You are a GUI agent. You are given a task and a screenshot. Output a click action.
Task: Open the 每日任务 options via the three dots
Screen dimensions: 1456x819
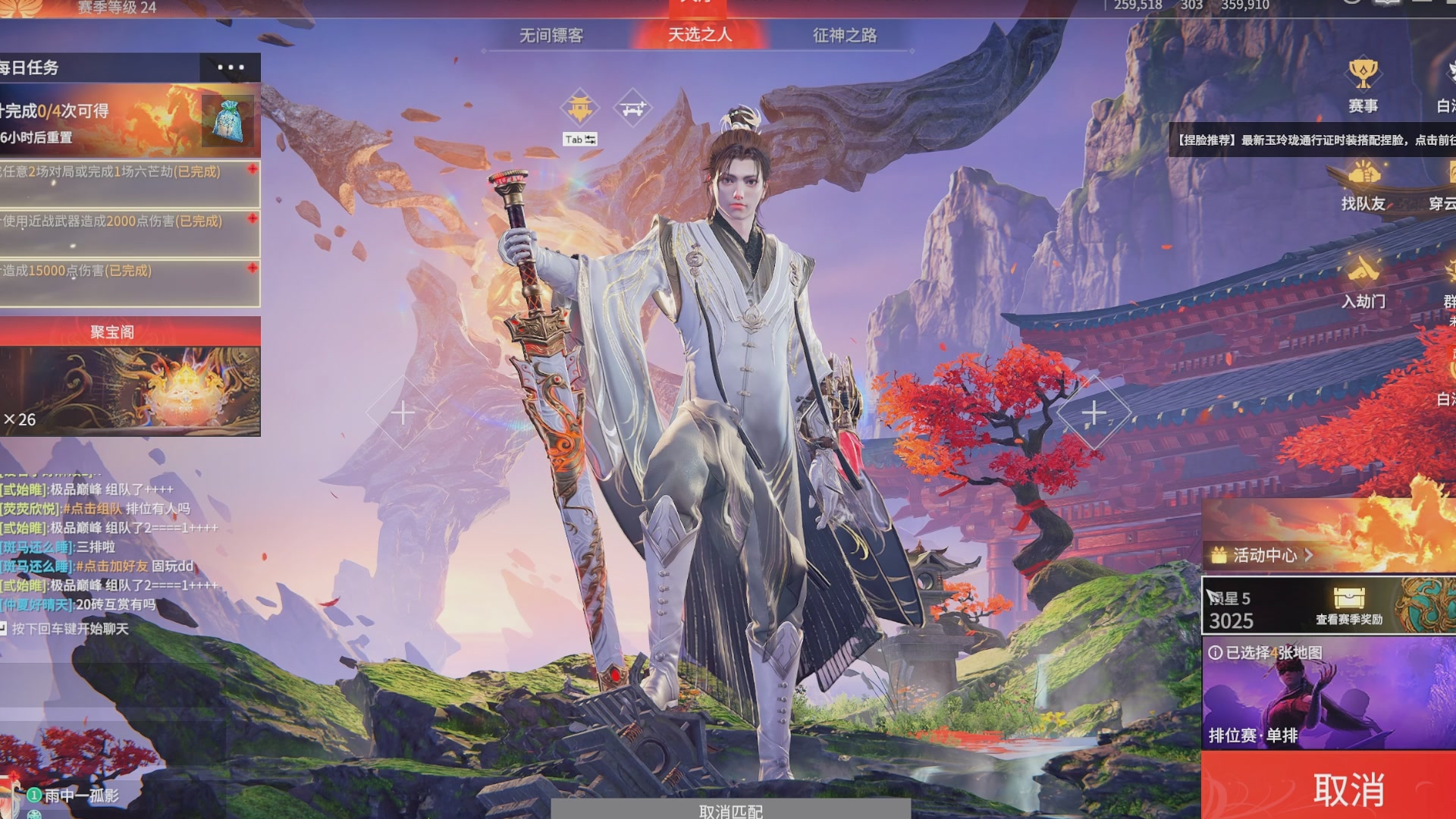point(231,67)
